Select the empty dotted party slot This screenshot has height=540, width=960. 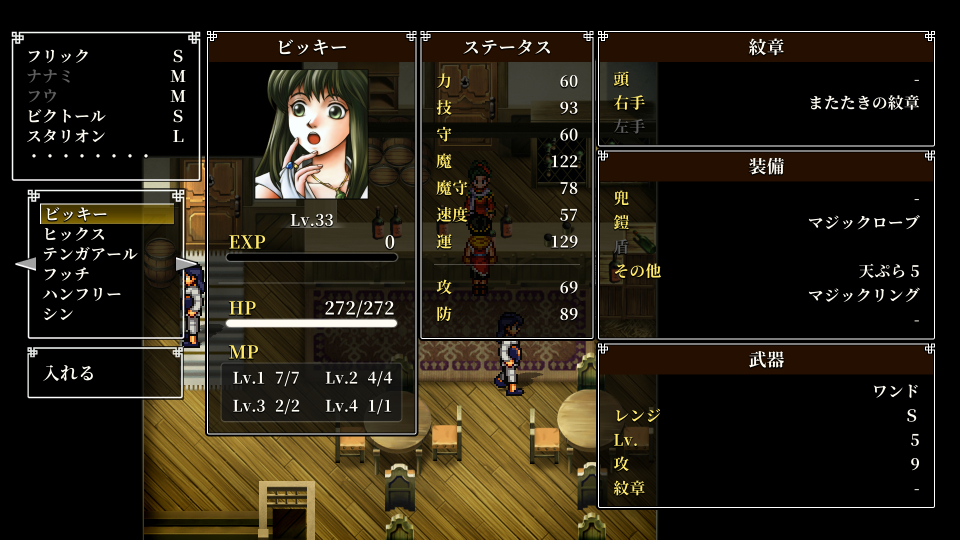(90, 156)
